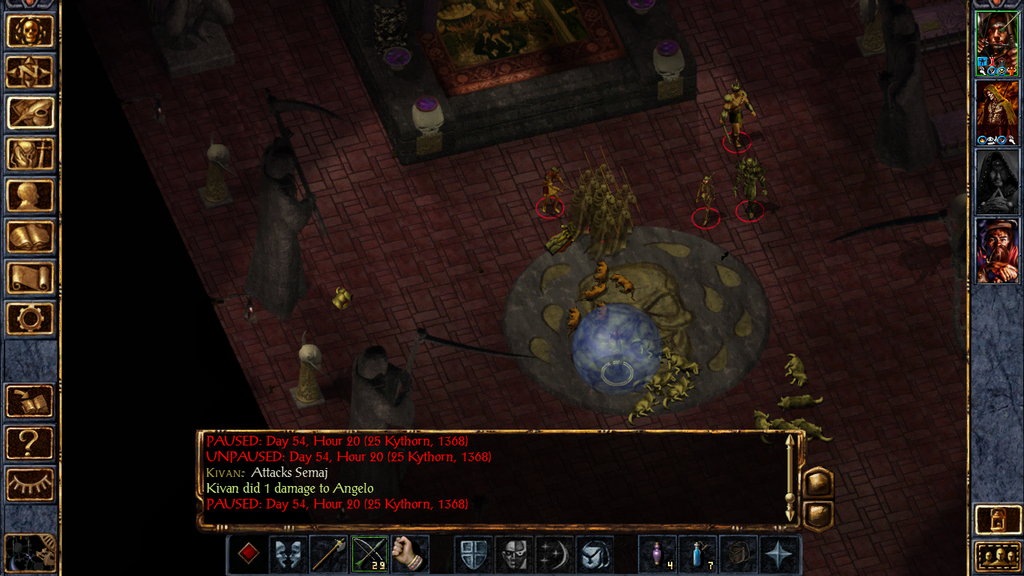Open the area map
The height and width of the screenshot is (576, 1024).
point(30,72)
